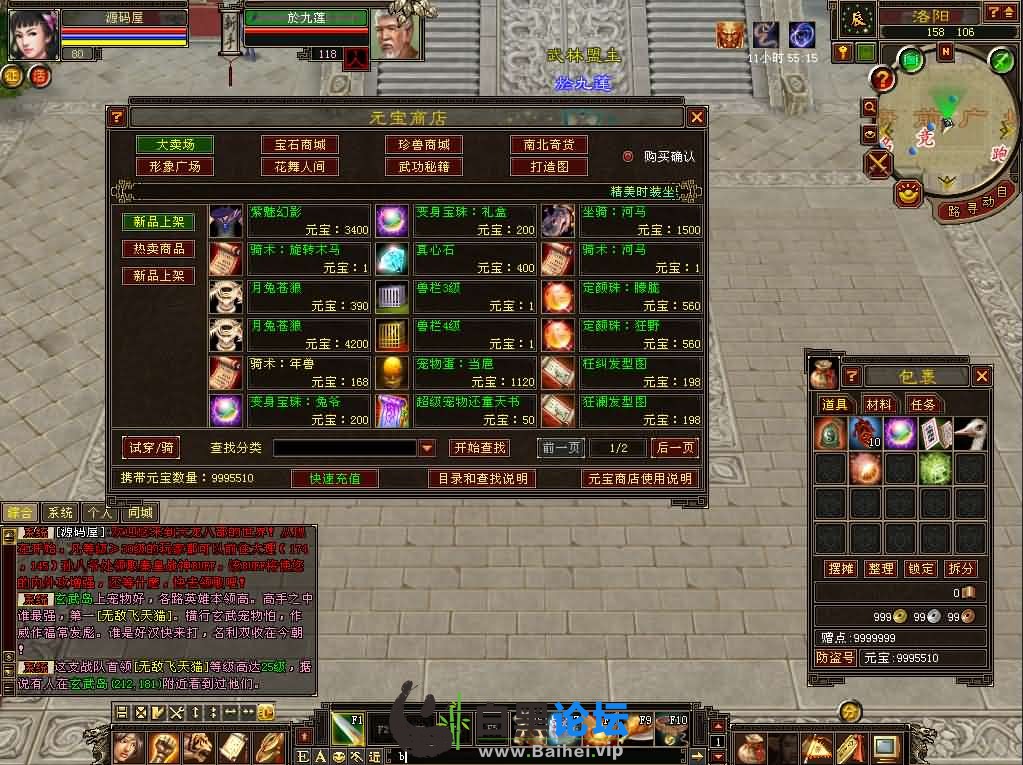Viewport: 1023px width, 765px height.
Task: Toggle the 购买确认 option
Action: coord(628,156)
